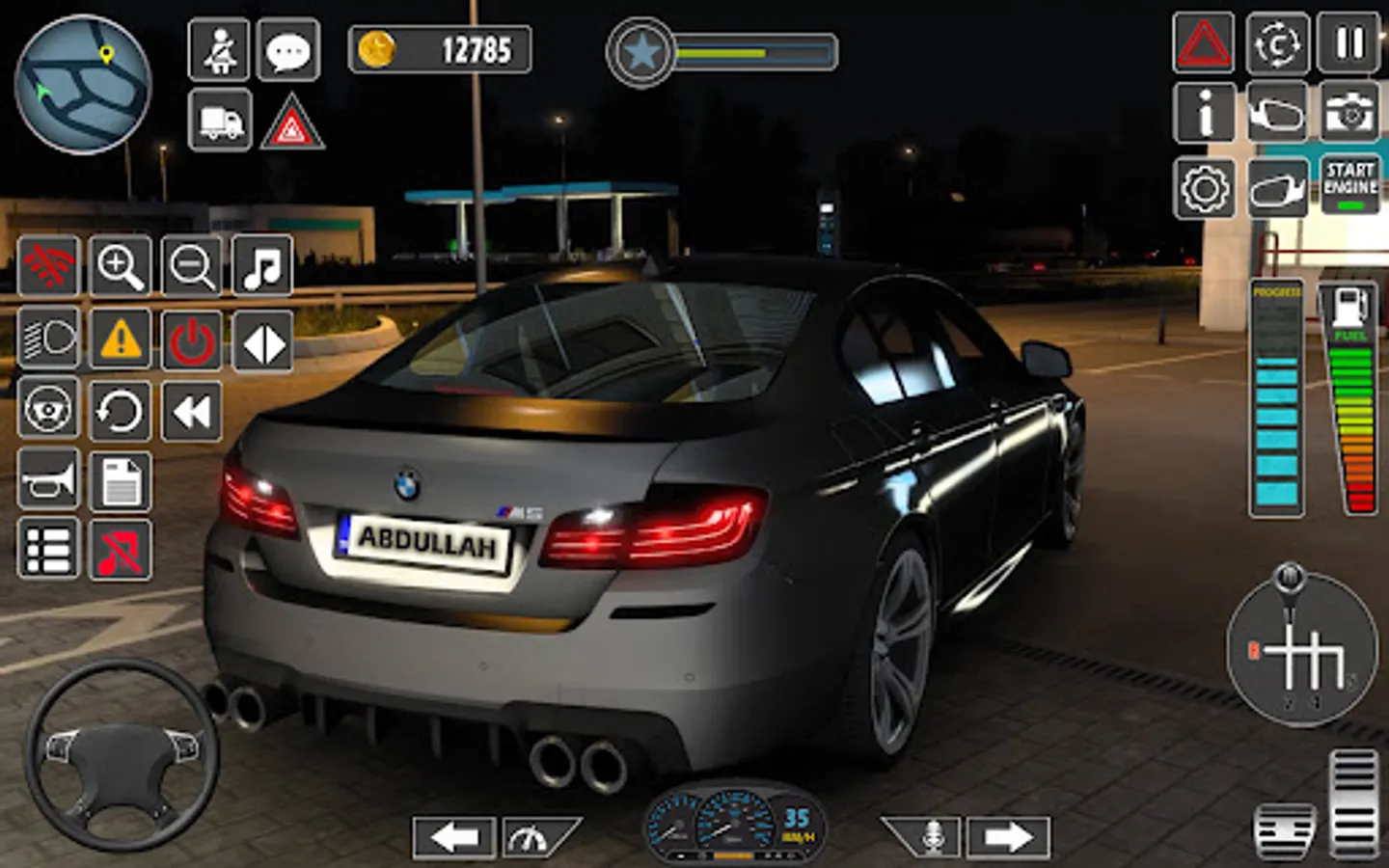Image resolution: width=1389 pixels, height=868 pixels.
Task: Zoom in with the plus magnifier
Action: coord(121,266)
